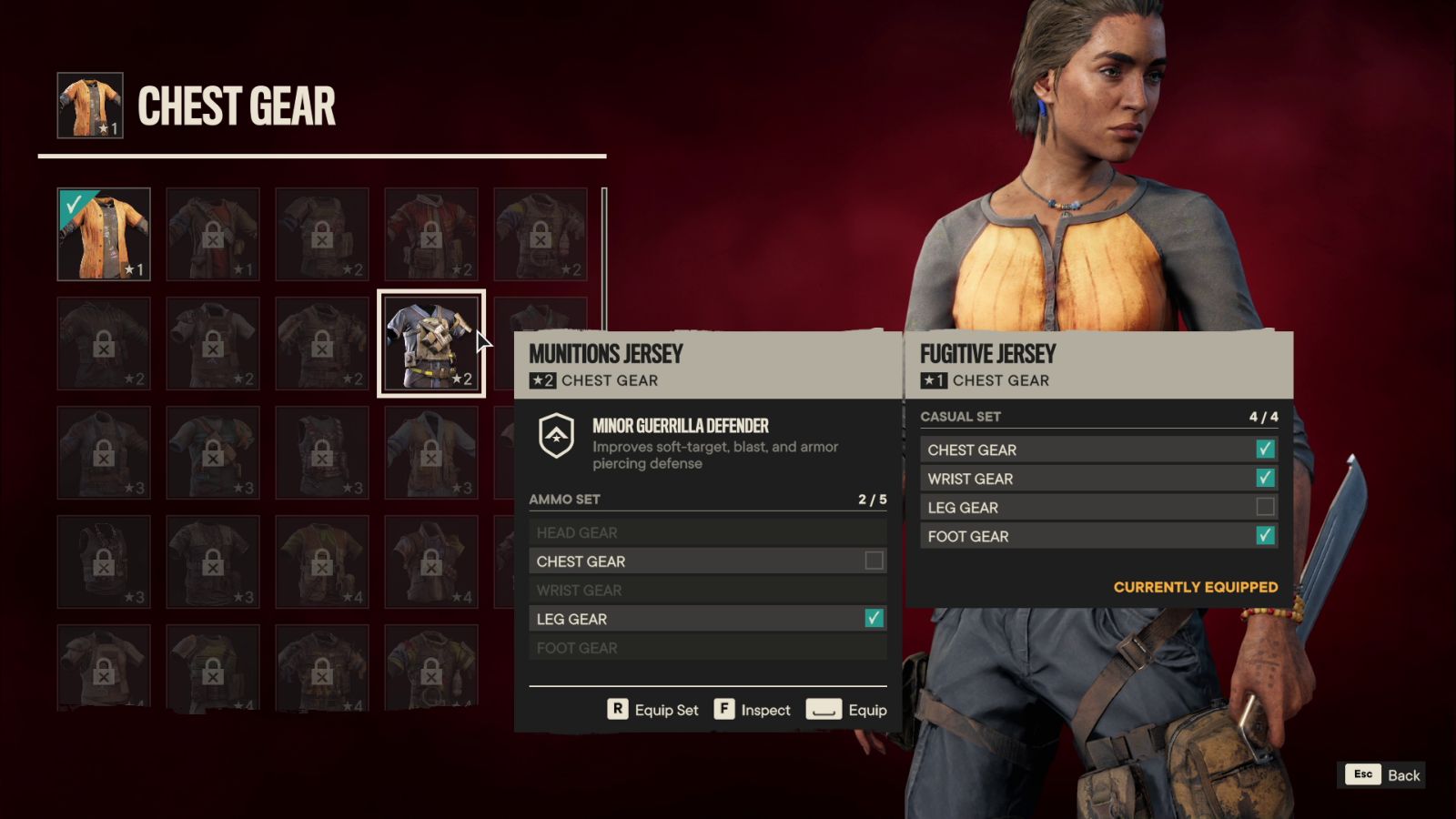
Task: Inspect the Munitions Jersey
Action: pyautogui.click(x=753, y=710)
